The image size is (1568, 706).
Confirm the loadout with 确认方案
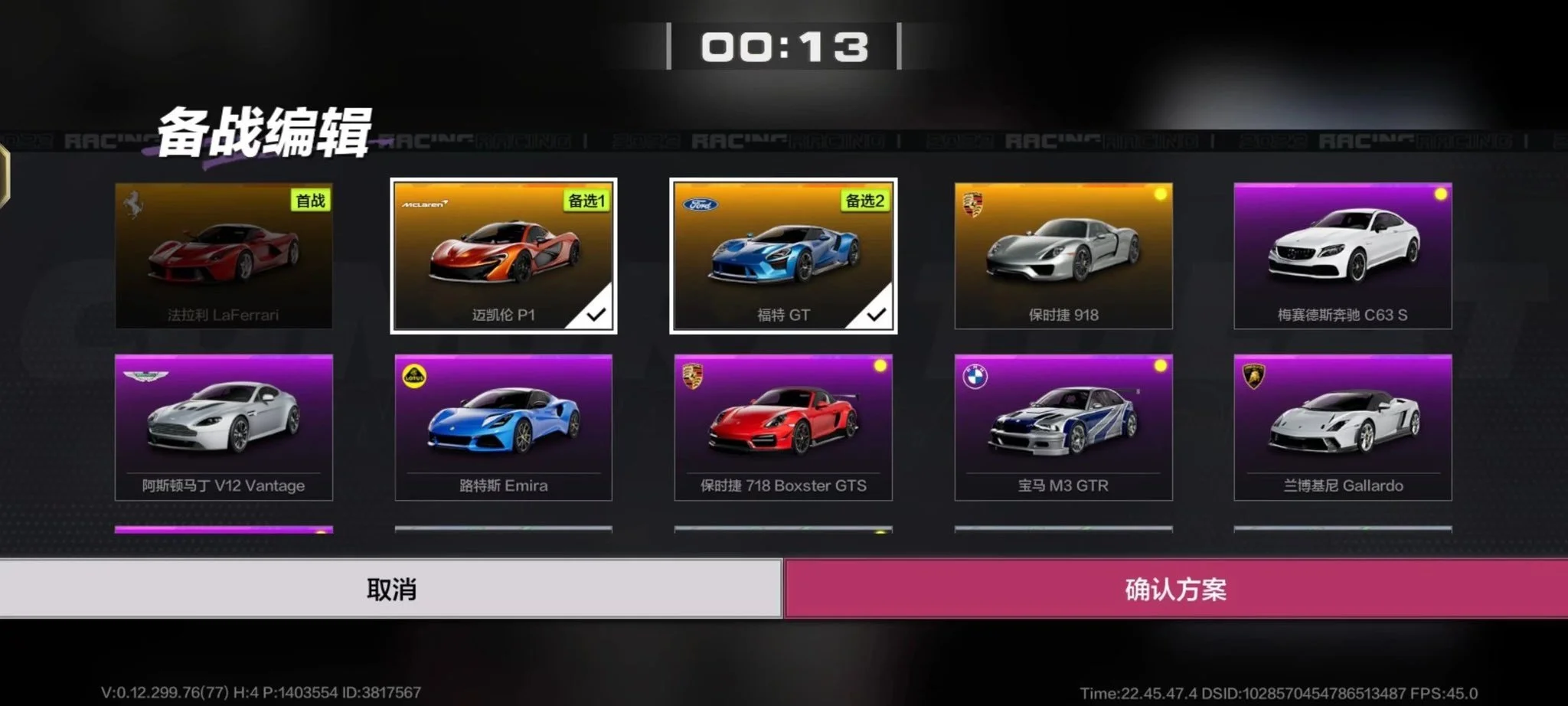click(1175, 589)
